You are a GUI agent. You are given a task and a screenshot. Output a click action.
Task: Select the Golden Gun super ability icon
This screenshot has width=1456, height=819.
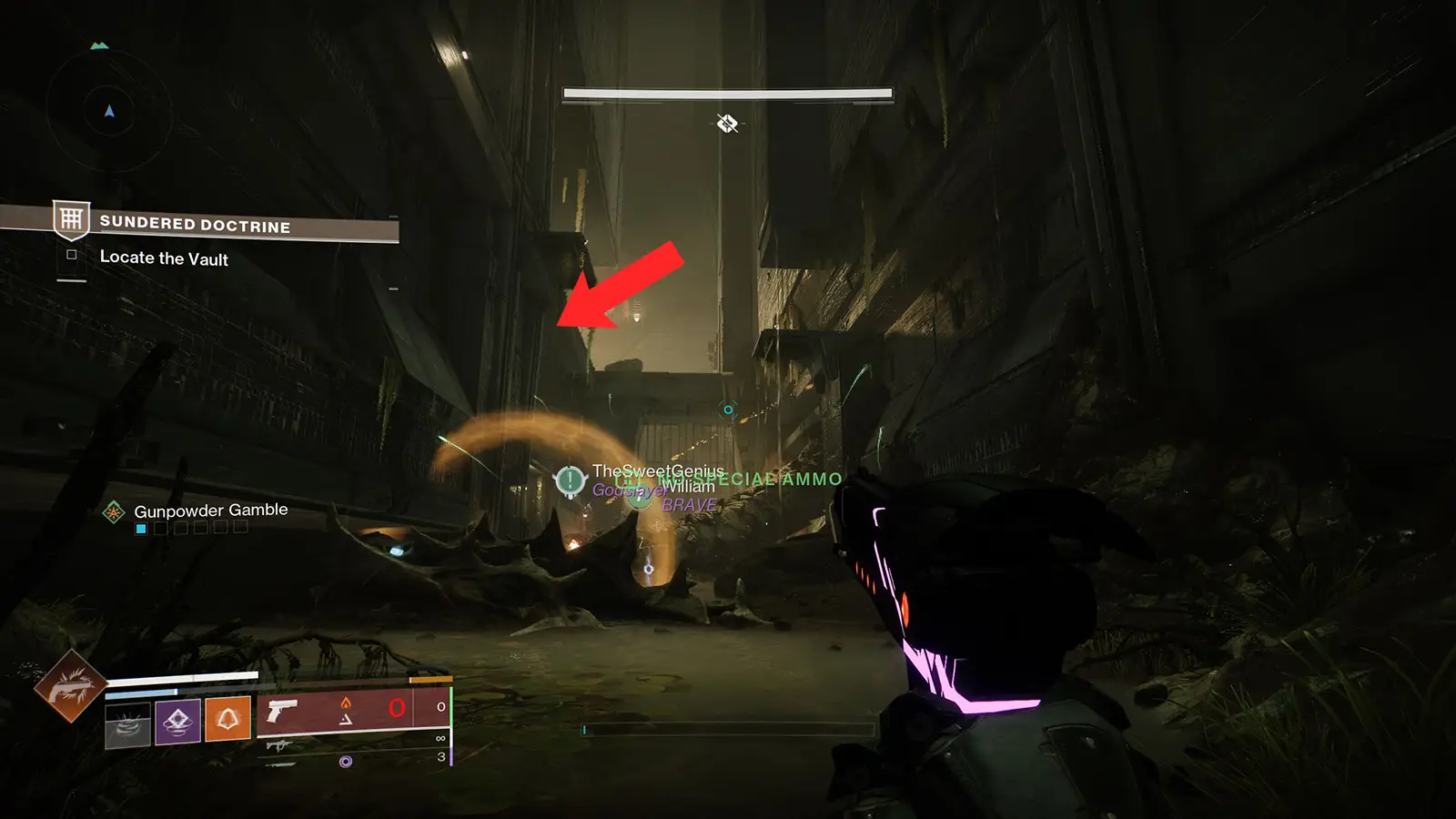pos(70,685)
